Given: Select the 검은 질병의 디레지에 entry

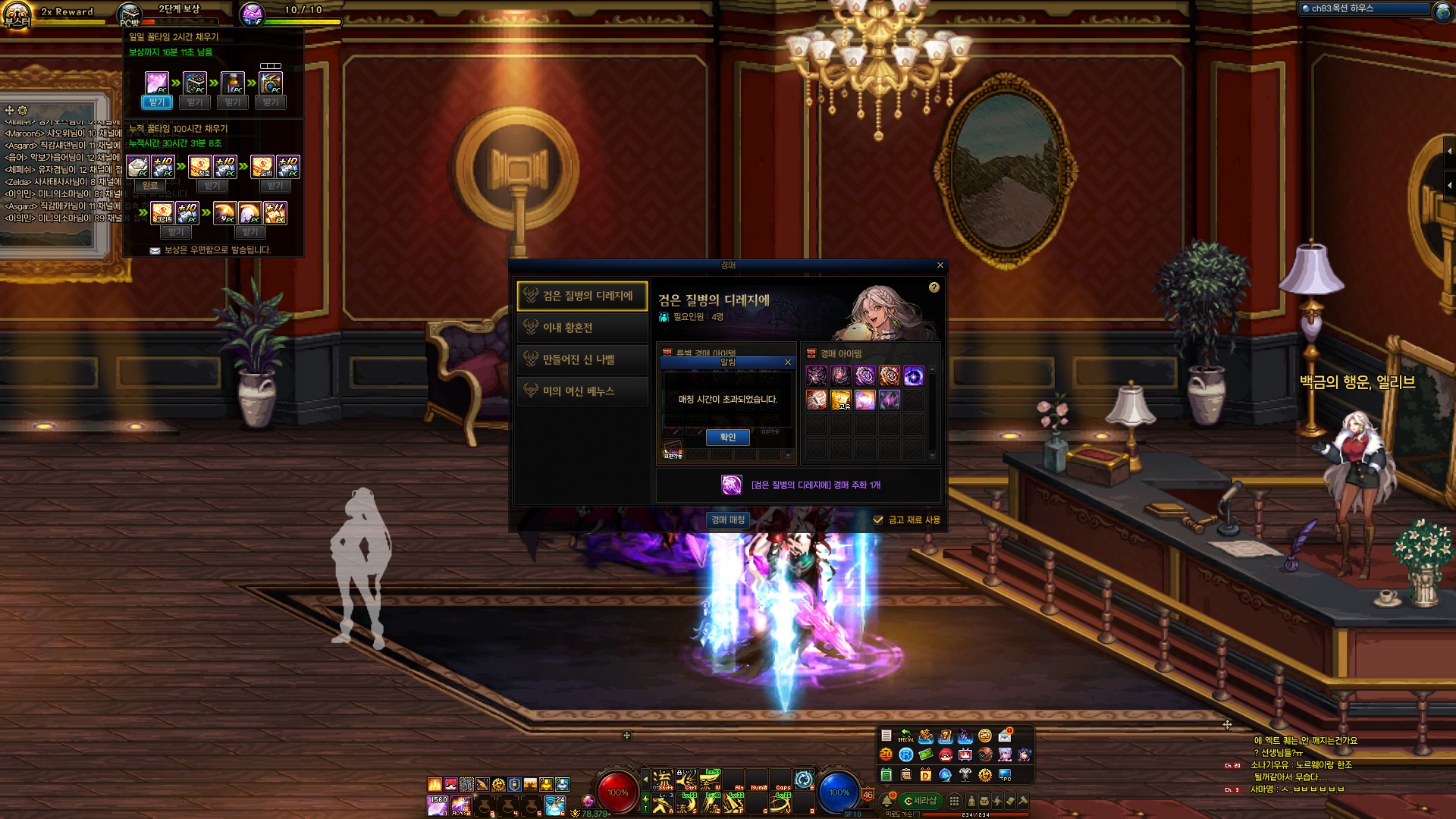Looking at the screenshot, I should pyautogui.click(x=582, y=296).
